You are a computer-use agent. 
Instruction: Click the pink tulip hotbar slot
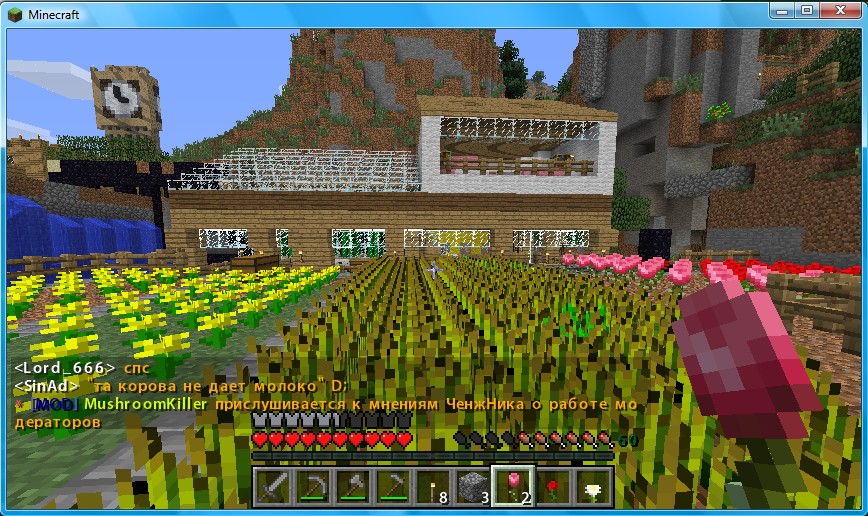click(513, 487)
